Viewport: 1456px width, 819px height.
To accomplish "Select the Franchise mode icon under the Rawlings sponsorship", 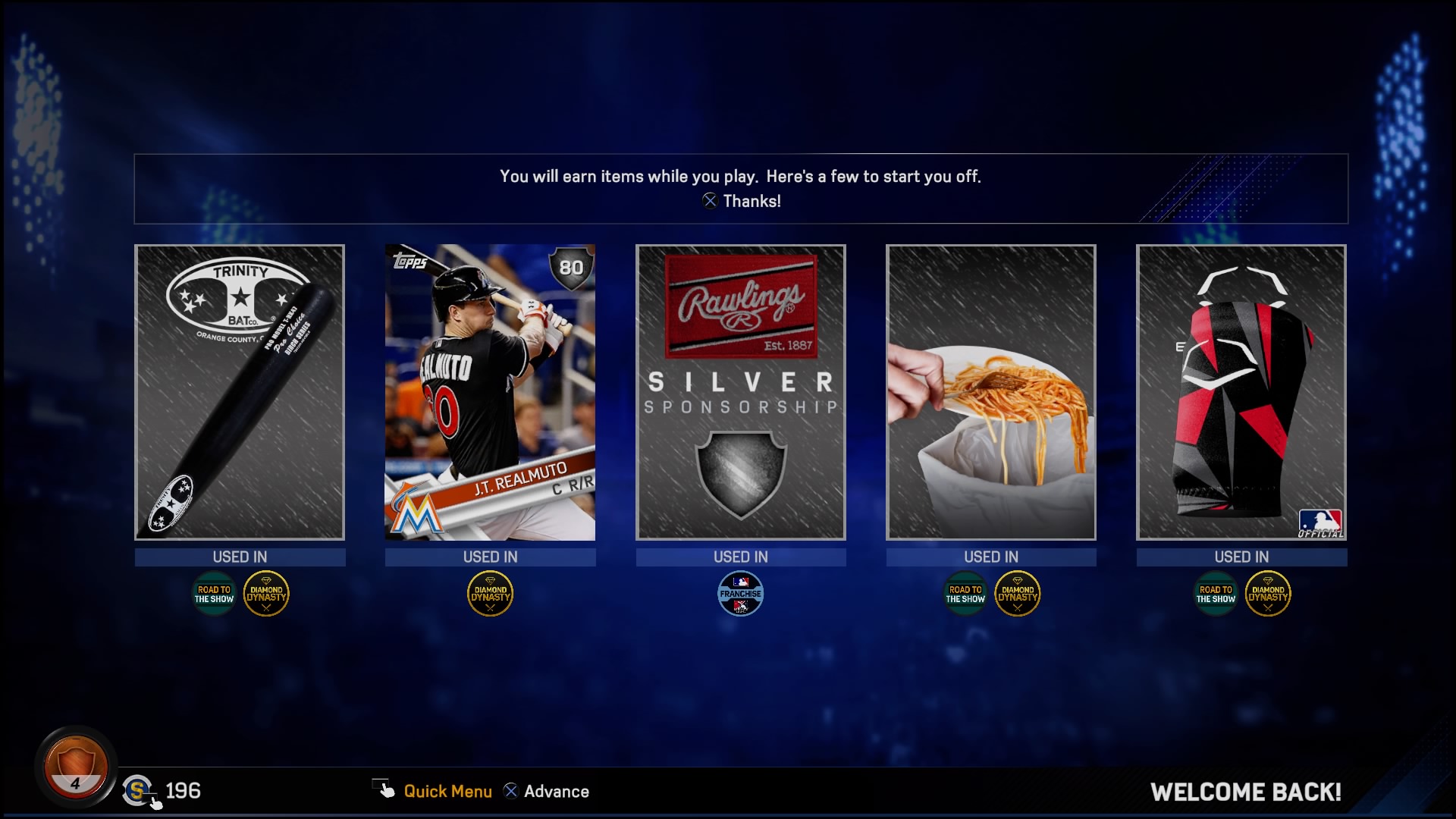I will tap(741, 594).
